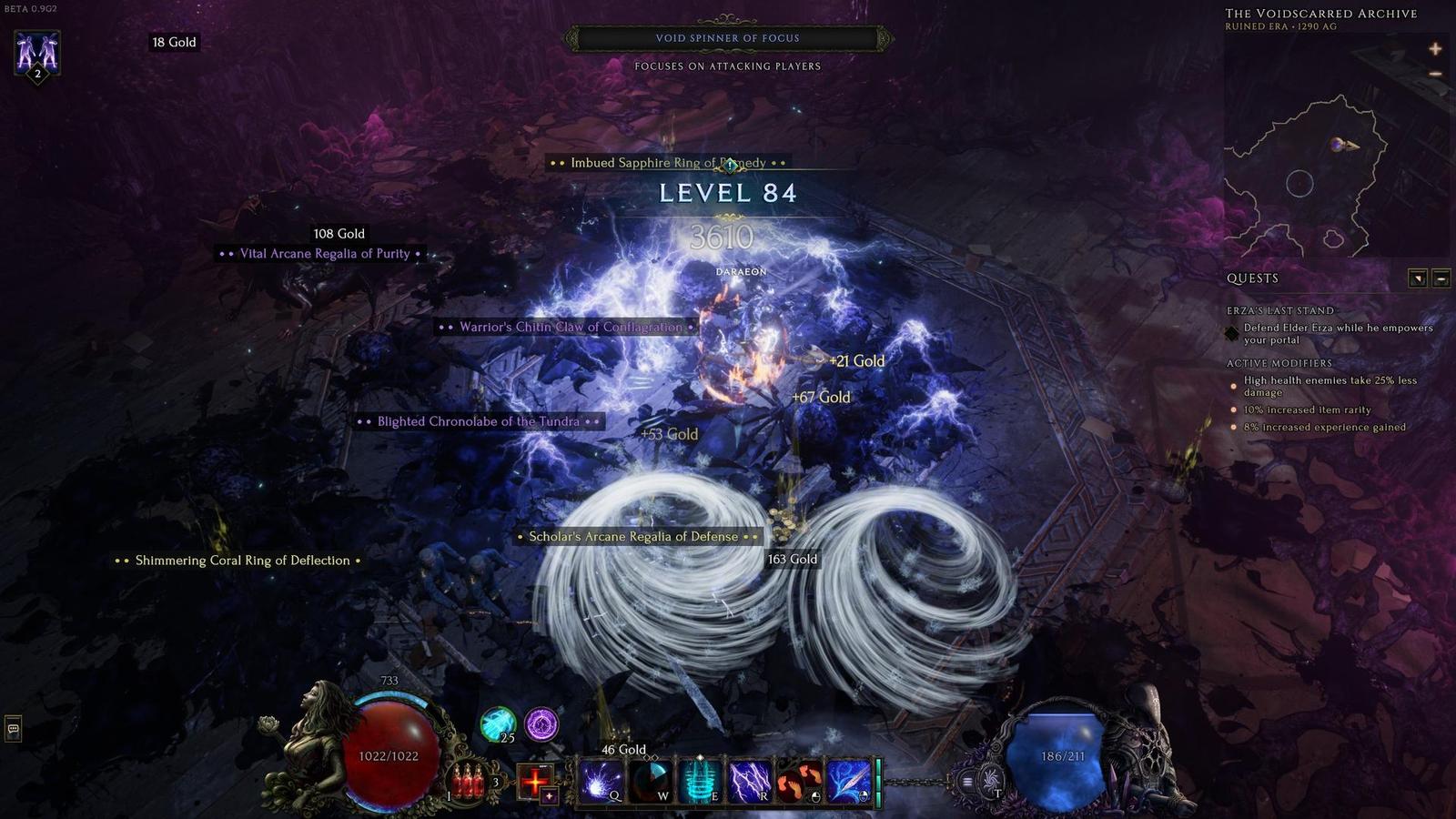The width and height of the screenshot is (1456, 819).
Task: Use the red health potion flasks
Action: pos(469,781)
